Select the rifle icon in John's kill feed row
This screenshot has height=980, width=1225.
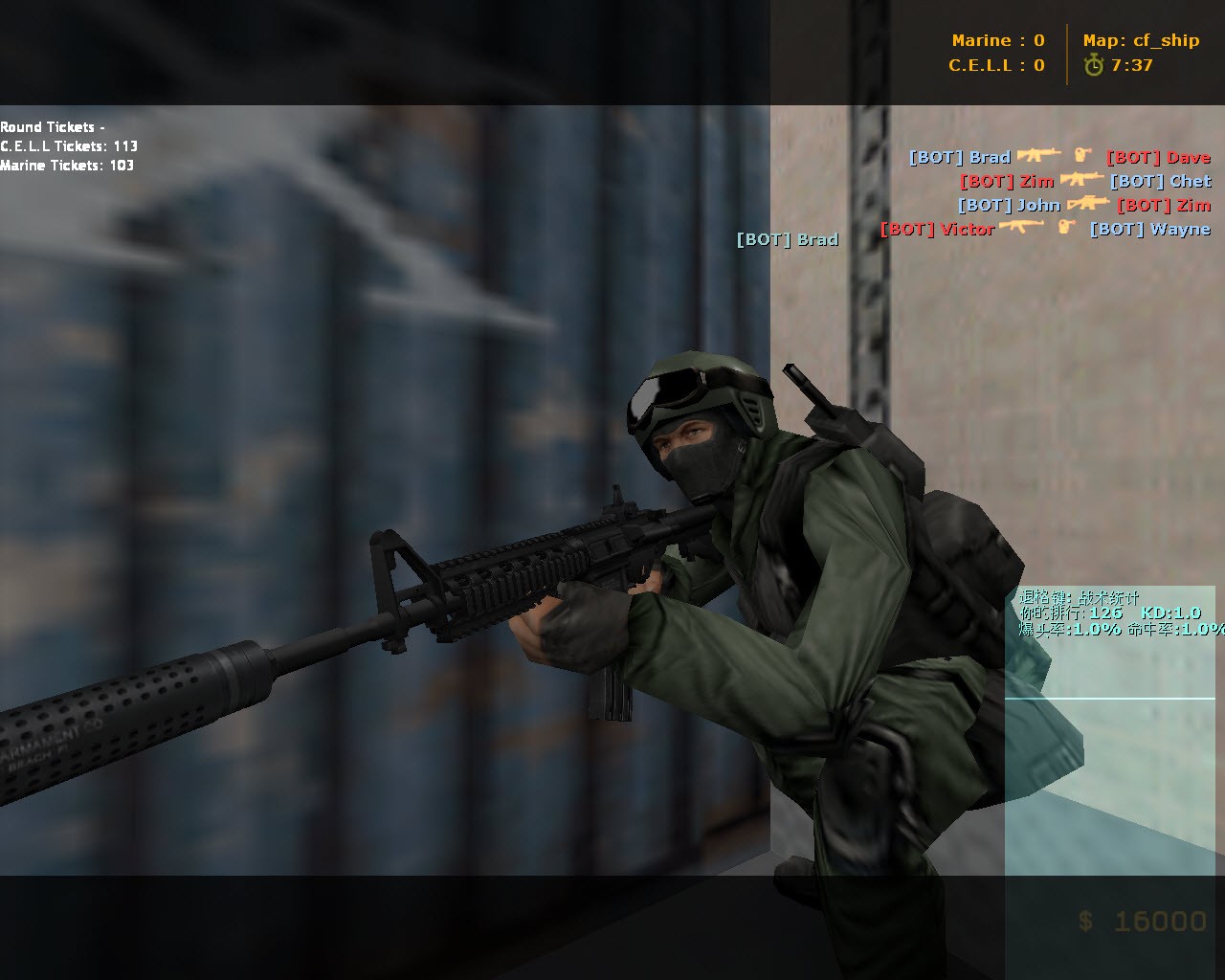tap(1090, 204)
